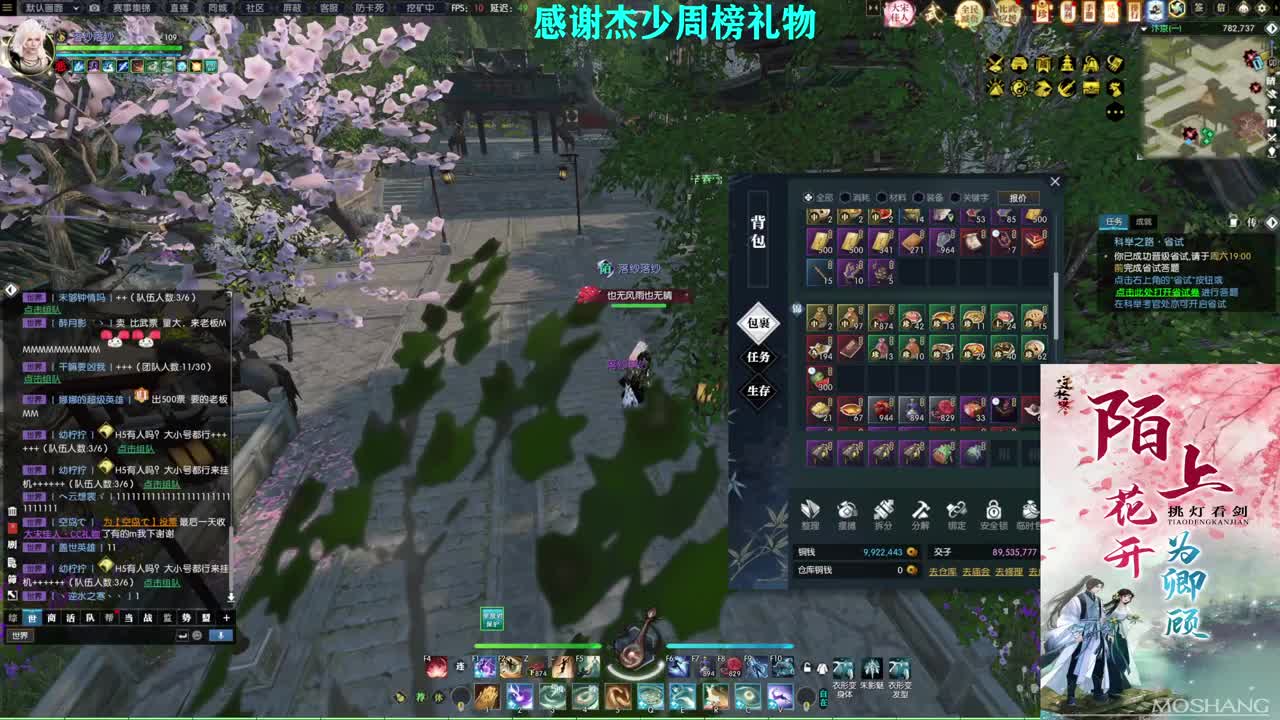Screen dimensions: 1280x720
Task: Click the 去仓库 warehouse link
Action: tap(943, 570)
